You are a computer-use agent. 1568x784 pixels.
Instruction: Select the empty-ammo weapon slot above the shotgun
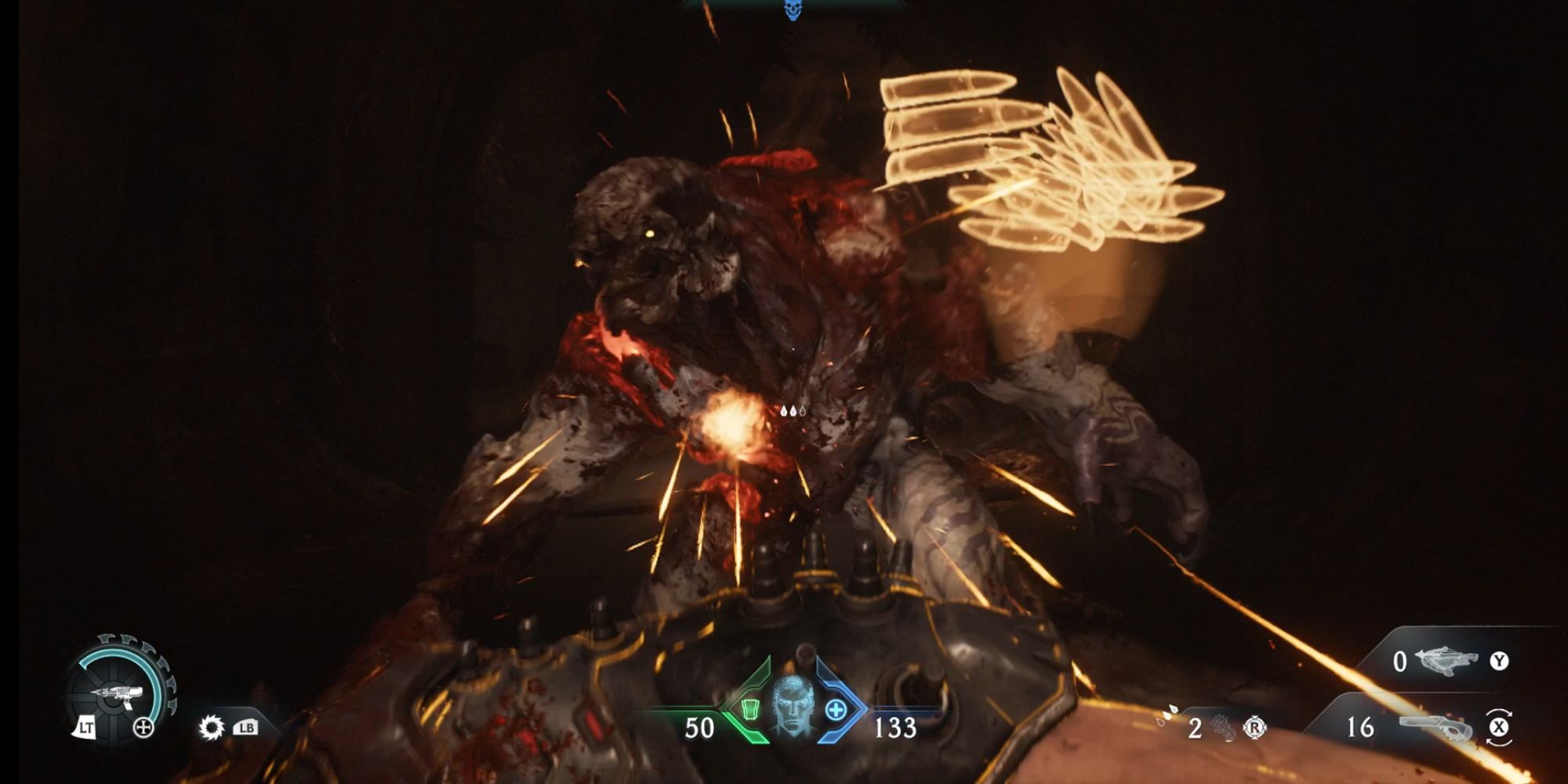(1446, 661)
